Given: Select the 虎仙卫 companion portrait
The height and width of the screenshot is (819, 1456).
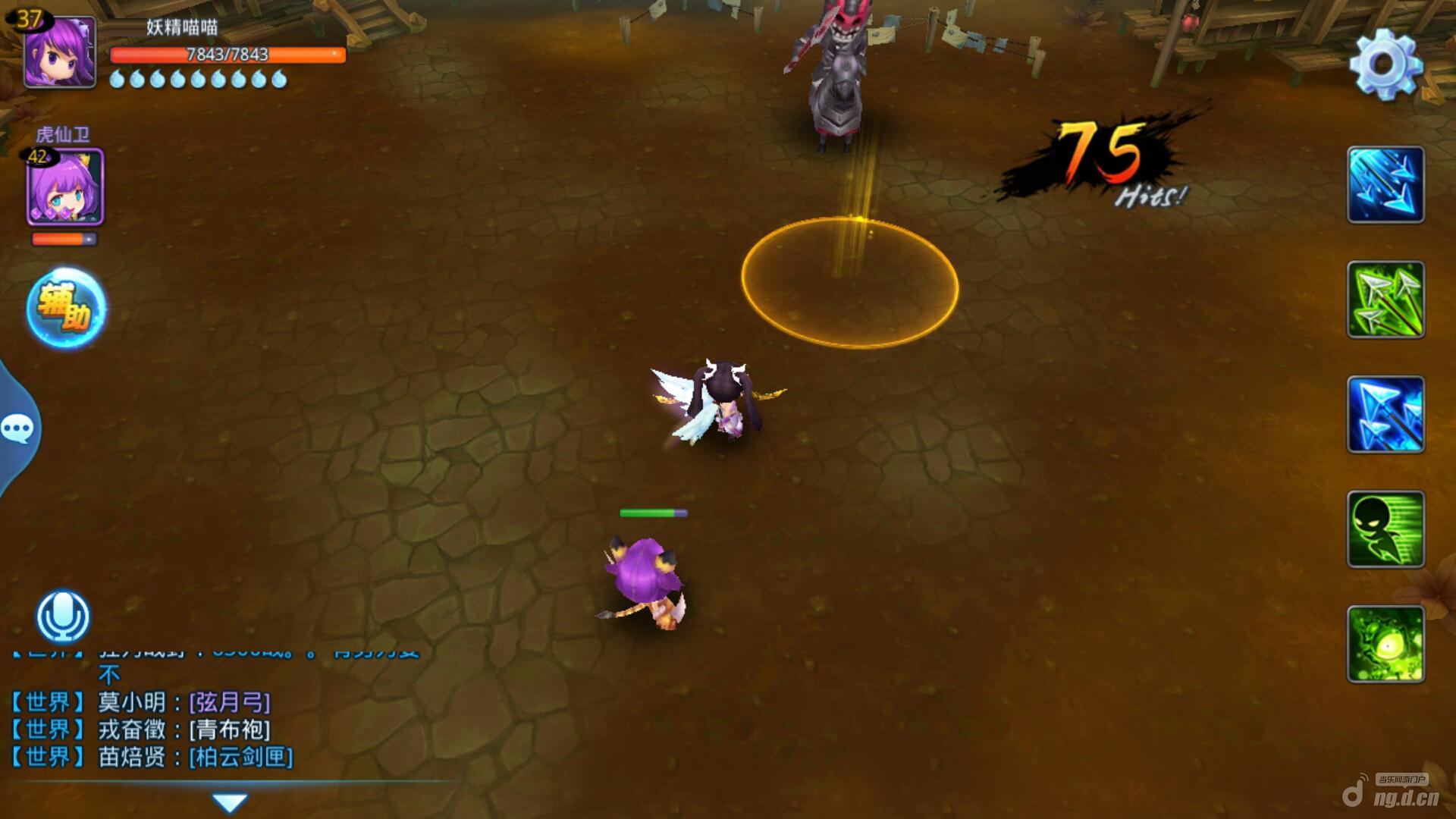Looking at the screenshot, I should click(x=65, y=187).
